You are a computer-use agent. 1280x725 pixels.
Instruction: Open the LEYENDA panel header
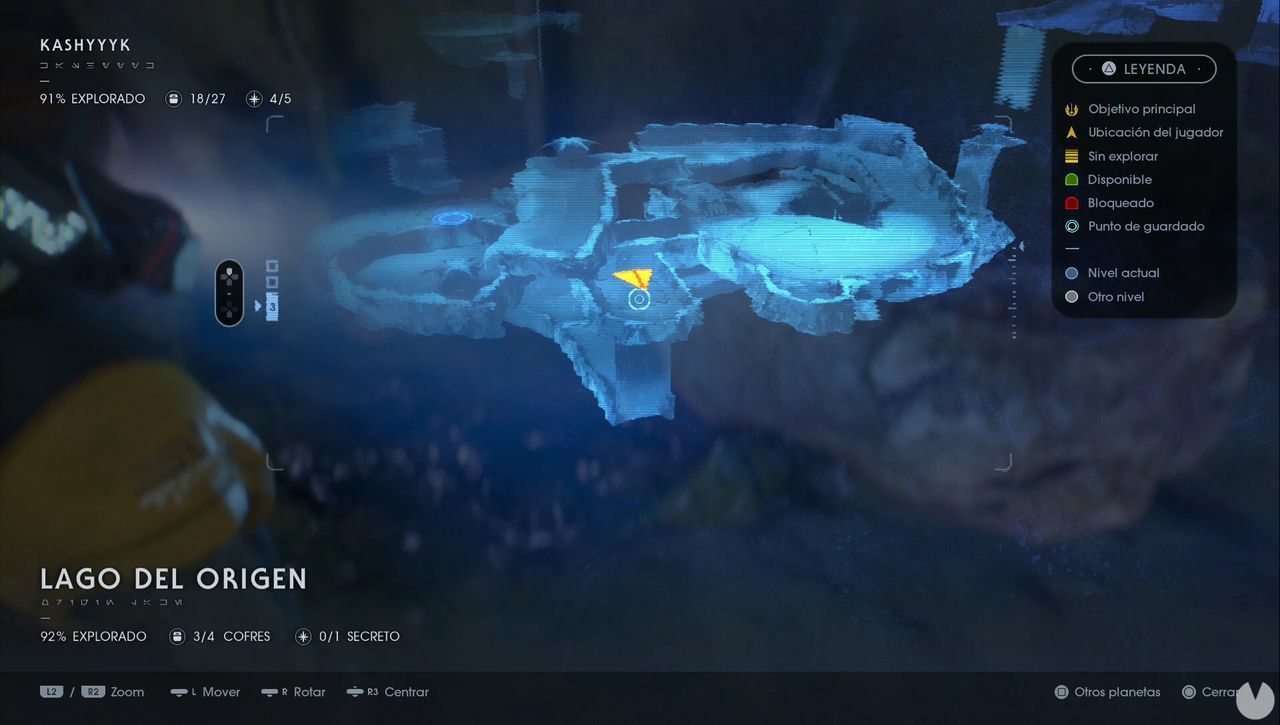tap(1145, 69)
